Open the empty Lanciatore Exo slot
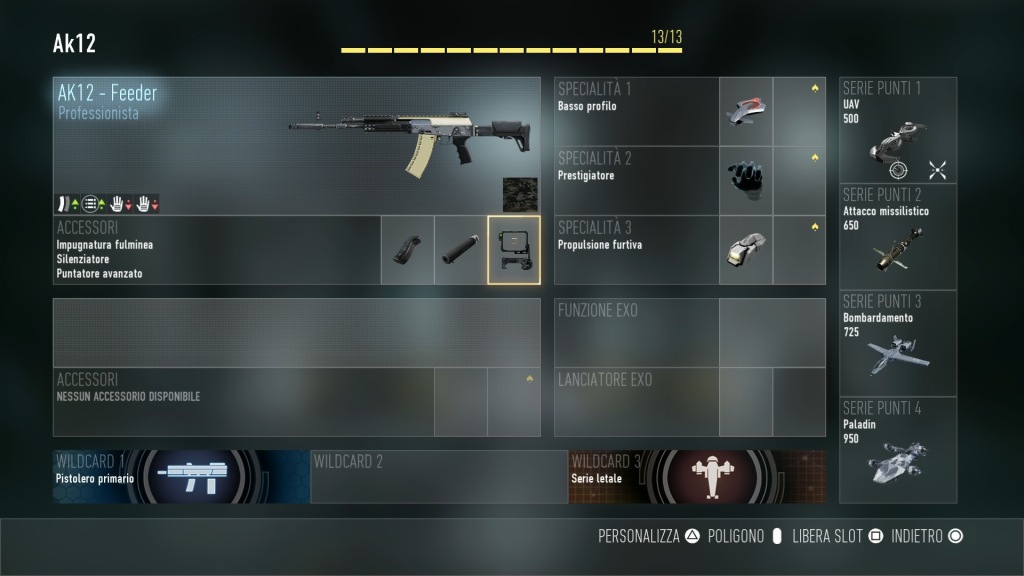 click(x=690, y=402)
